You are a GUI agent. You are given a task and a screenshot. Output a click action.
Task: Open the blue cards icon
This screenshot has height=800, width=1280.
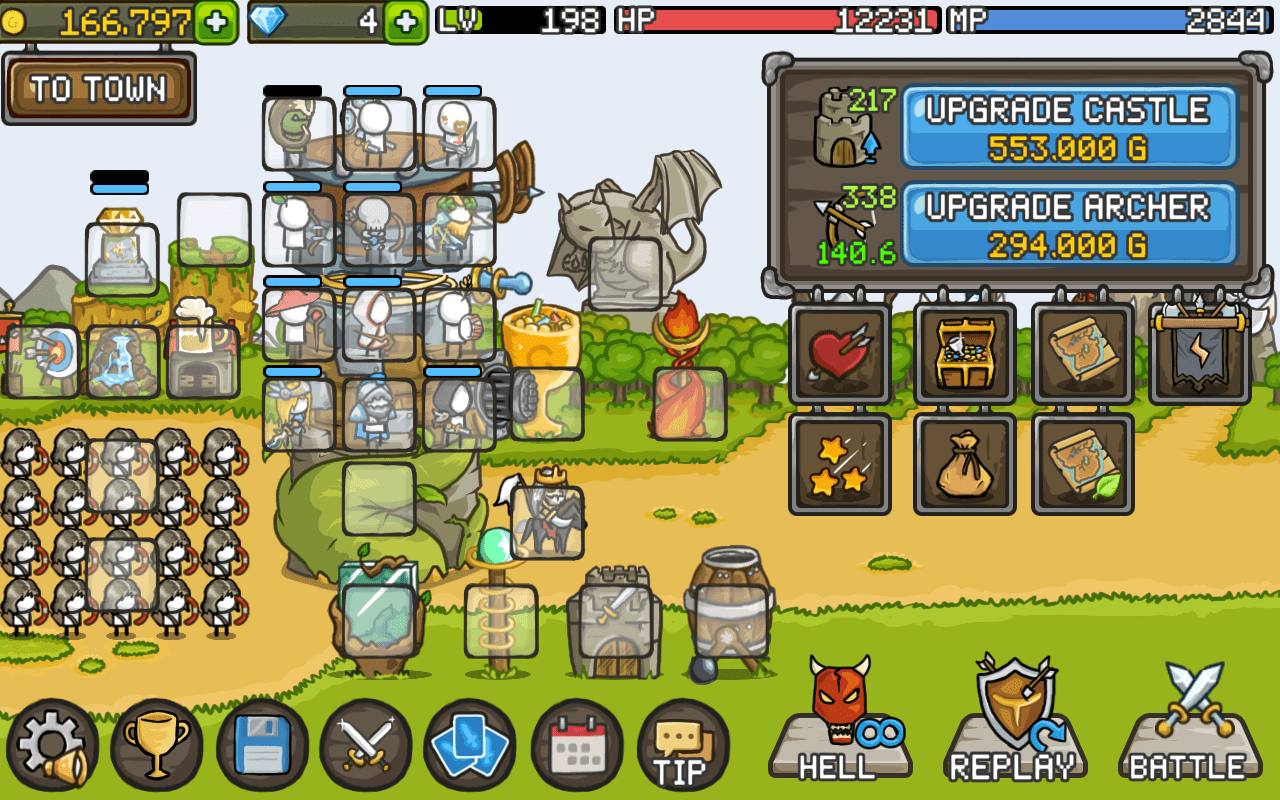coord(470,745)
